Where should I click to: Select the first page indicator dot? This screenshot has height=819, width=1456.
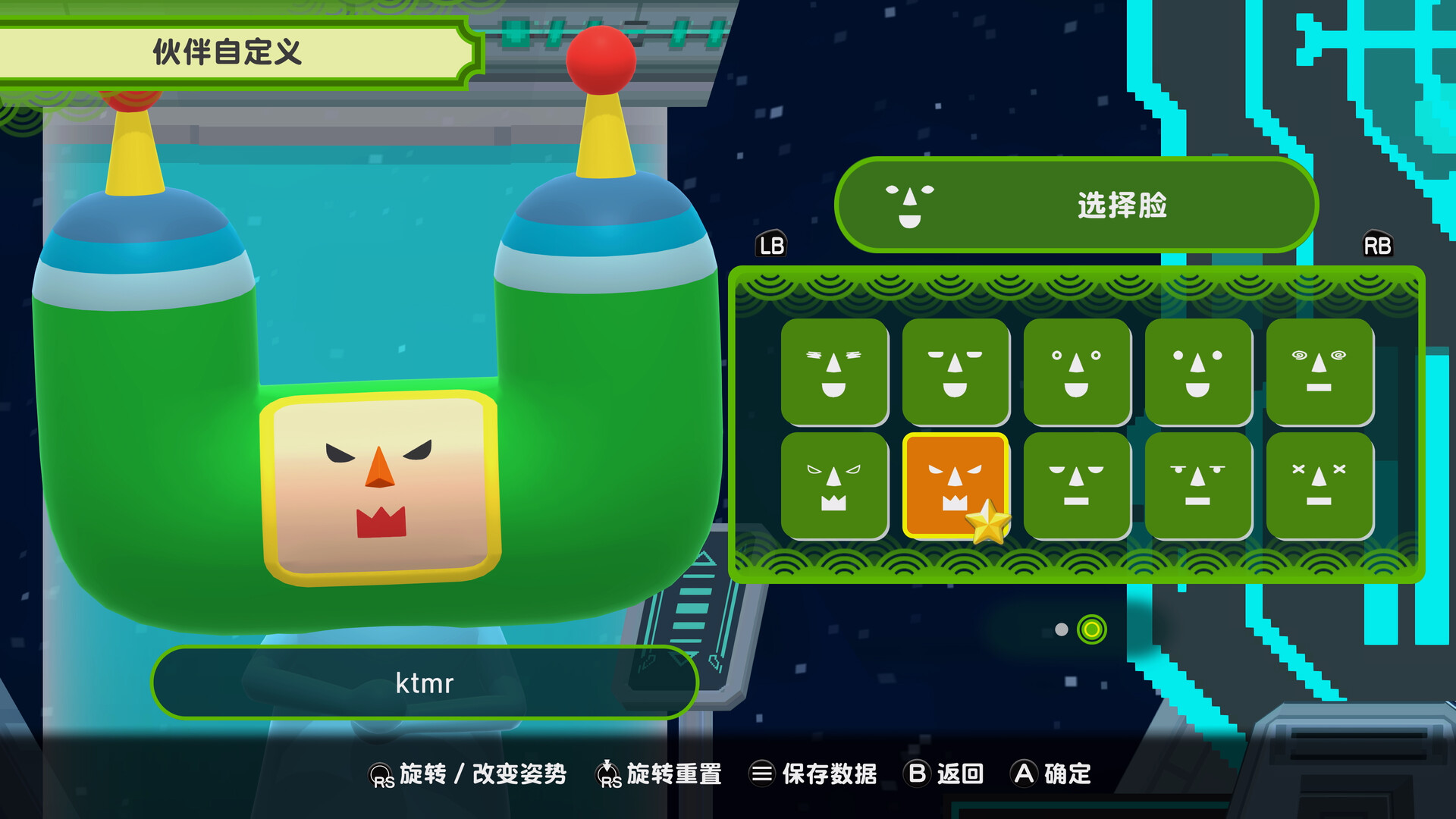pyautogui.click(x=1062, y=629)
